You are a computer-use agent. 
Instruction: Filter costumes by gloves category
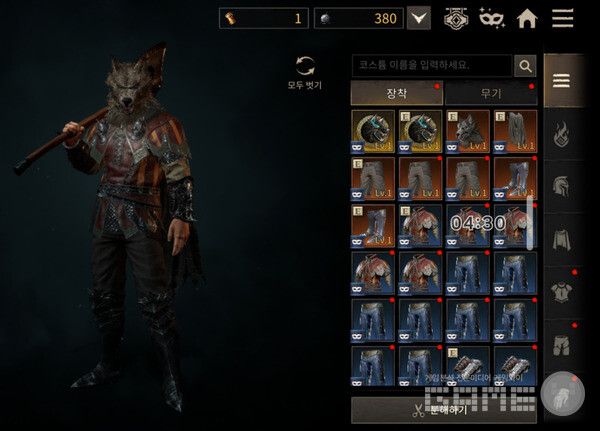click(561, 394)
